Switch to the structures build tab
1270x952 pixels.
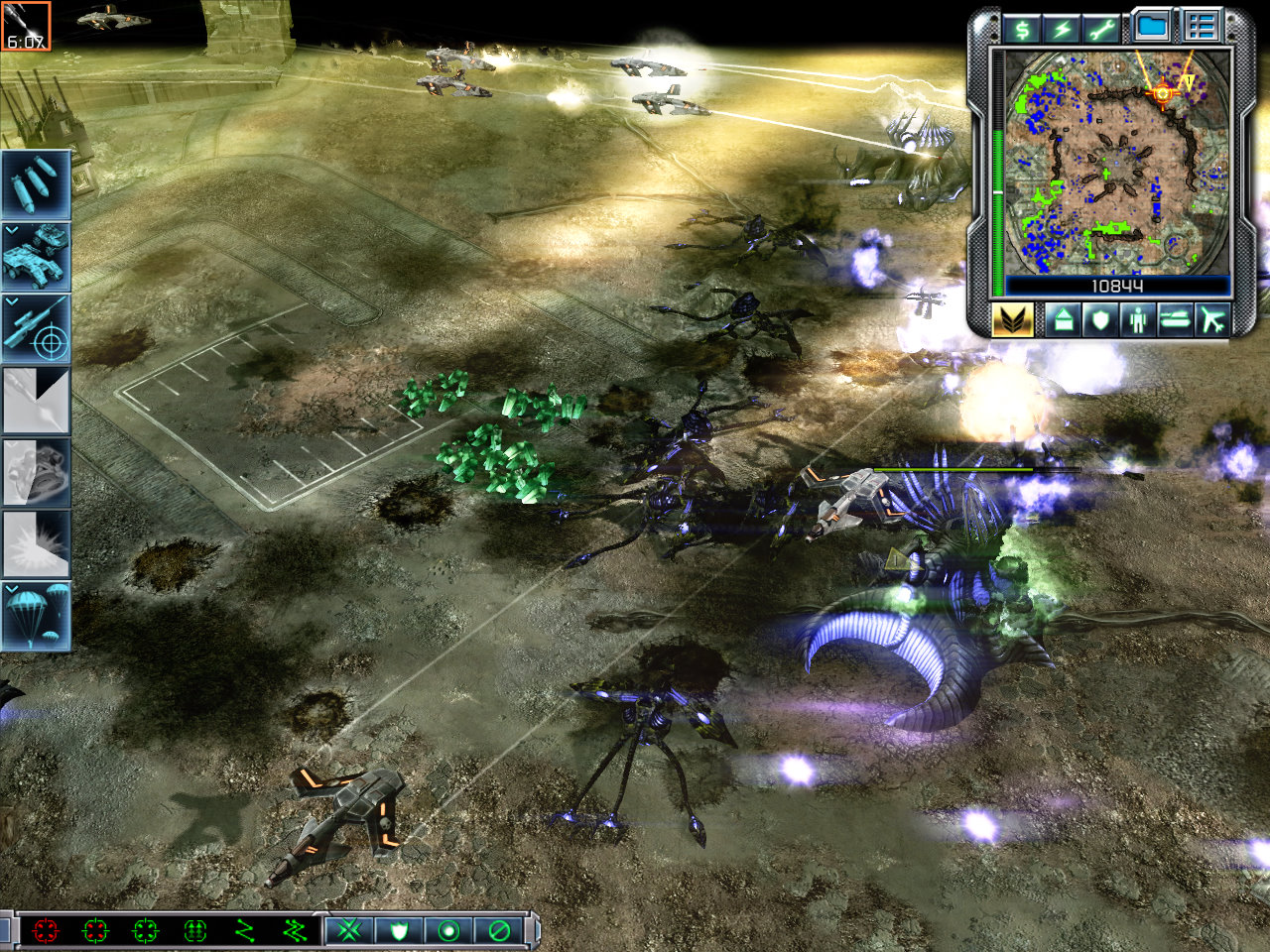point(1063,320)
